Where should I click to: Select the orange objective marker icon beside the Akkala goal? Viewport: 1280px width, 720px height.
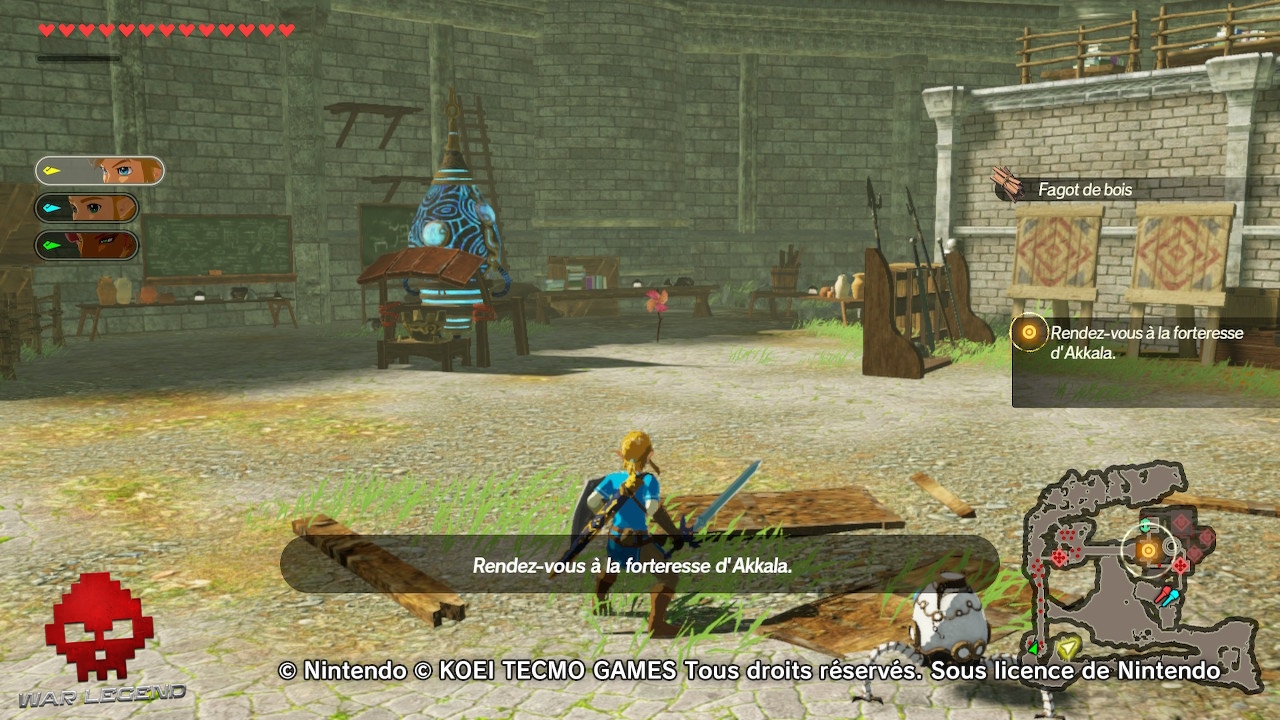click(x=1029, y=332)
